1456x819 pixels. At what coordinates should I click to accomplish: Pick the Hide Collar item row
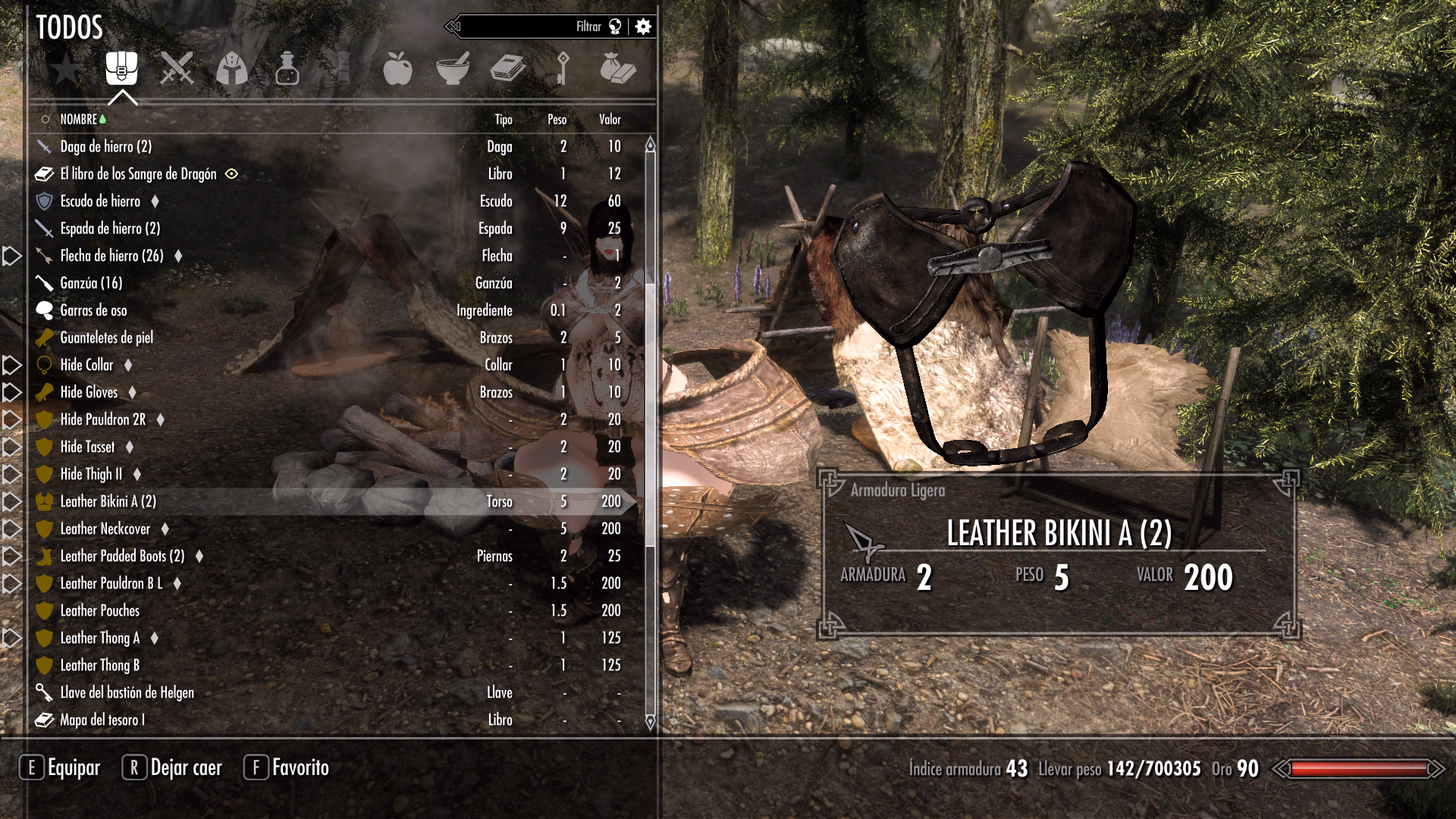86,366
